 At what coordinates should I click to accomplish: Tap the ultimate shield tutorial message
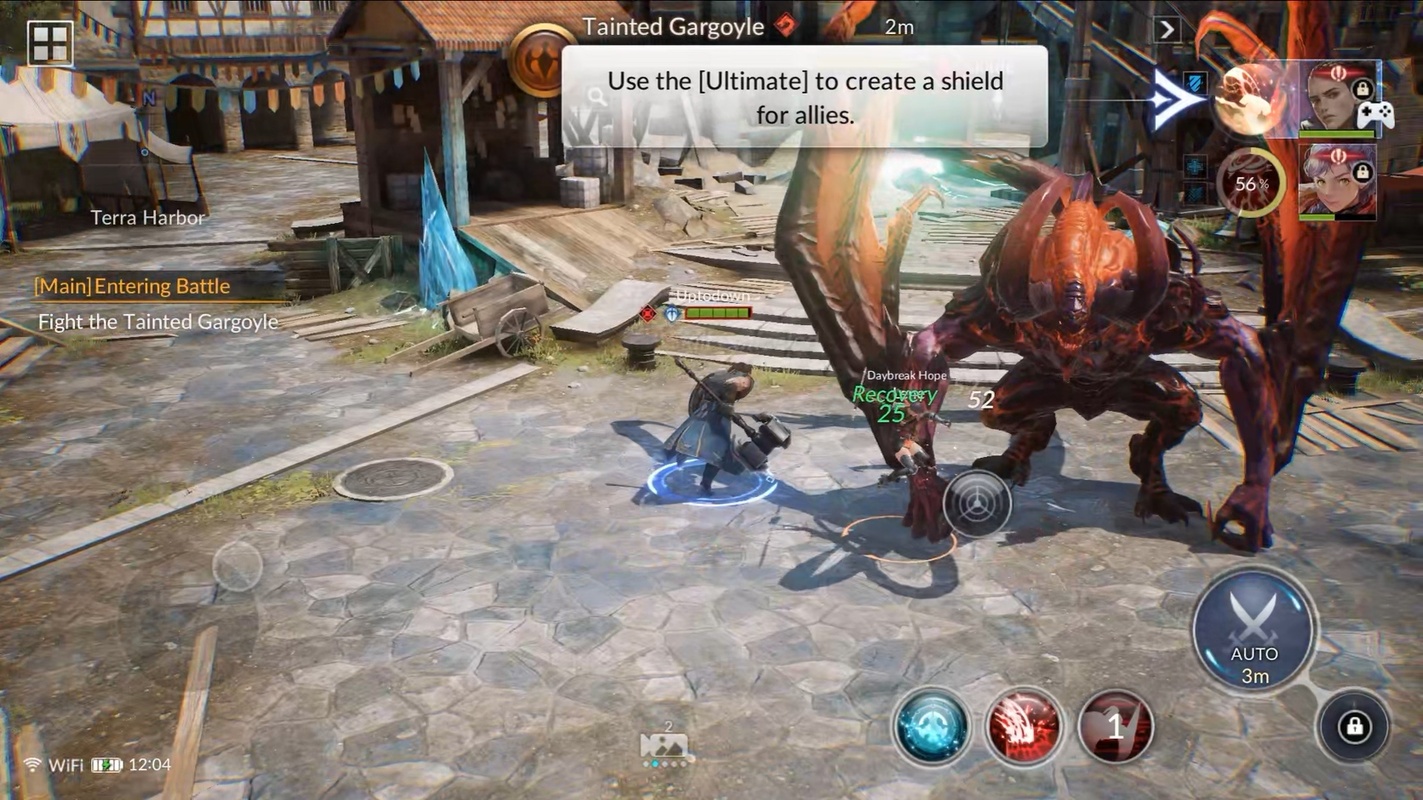(x=804, y=97)
